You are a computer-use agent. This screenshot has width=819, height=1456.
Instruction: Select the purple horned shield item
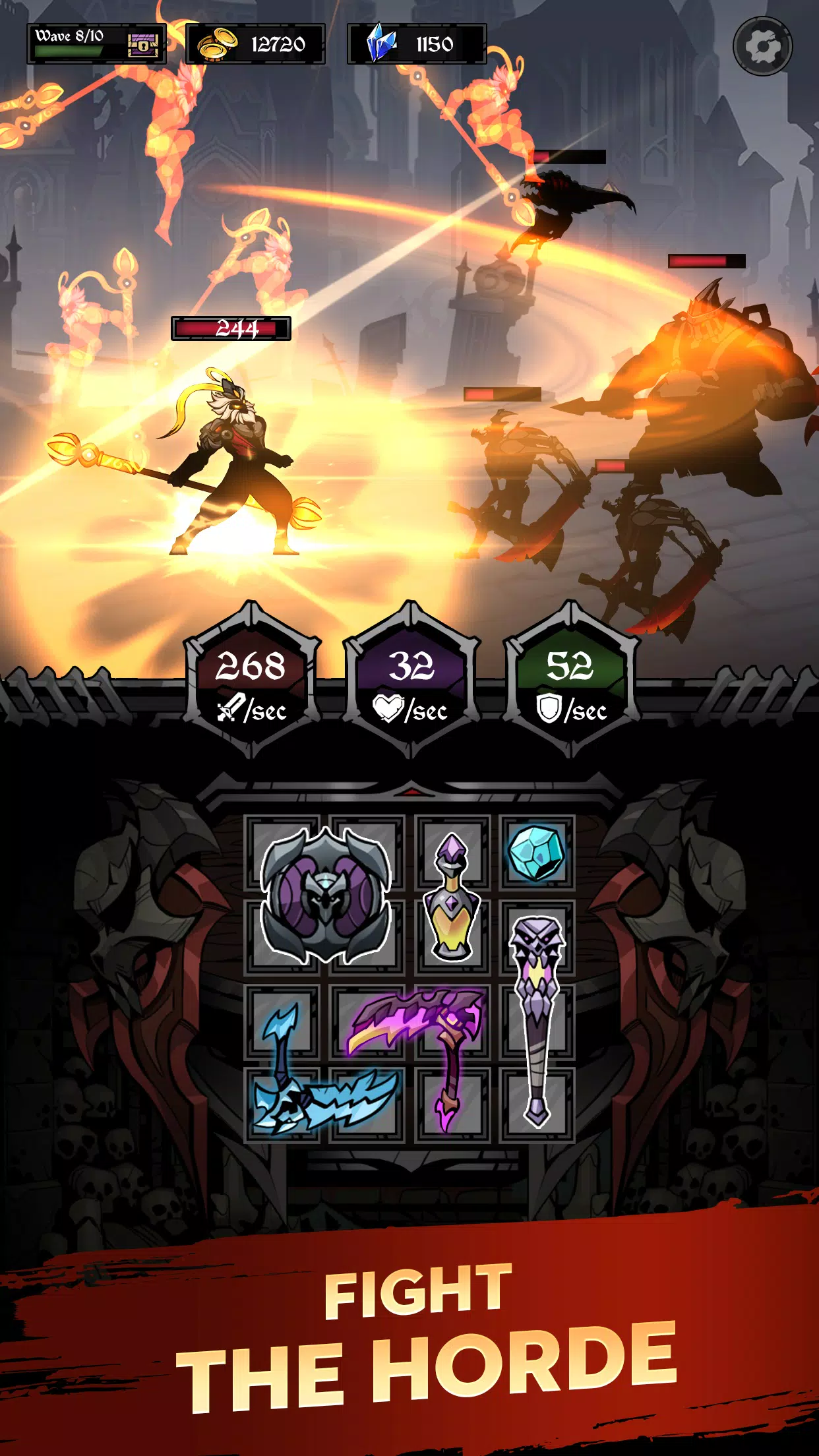click(x=325, y=895)
